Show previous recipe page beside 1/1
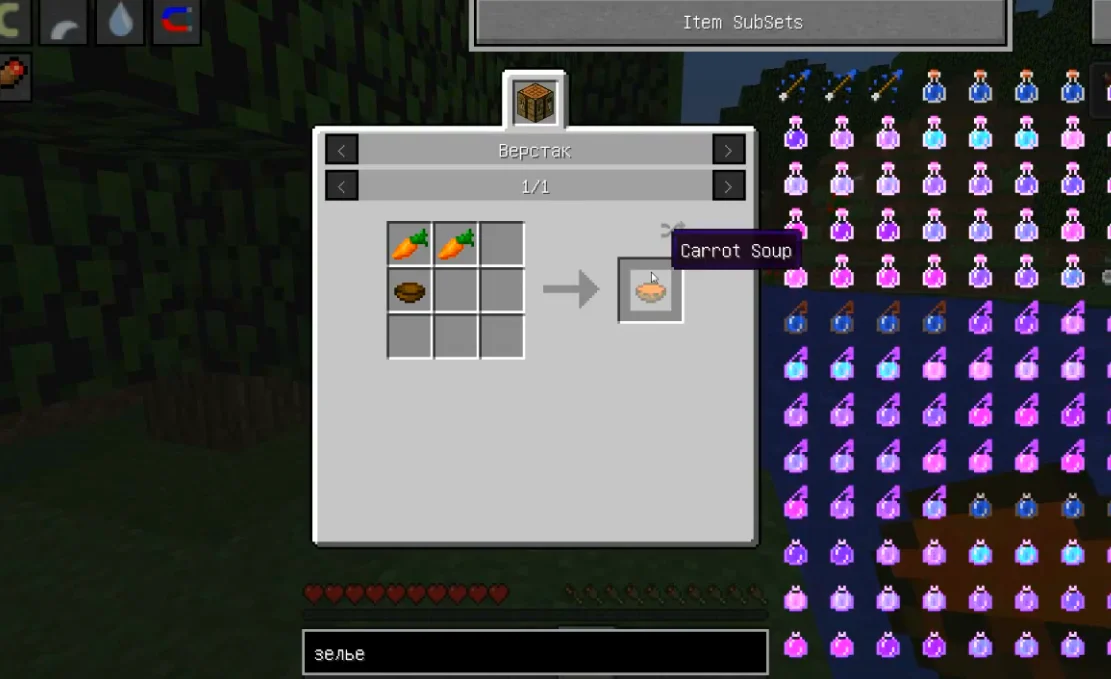 coord(342,186)
